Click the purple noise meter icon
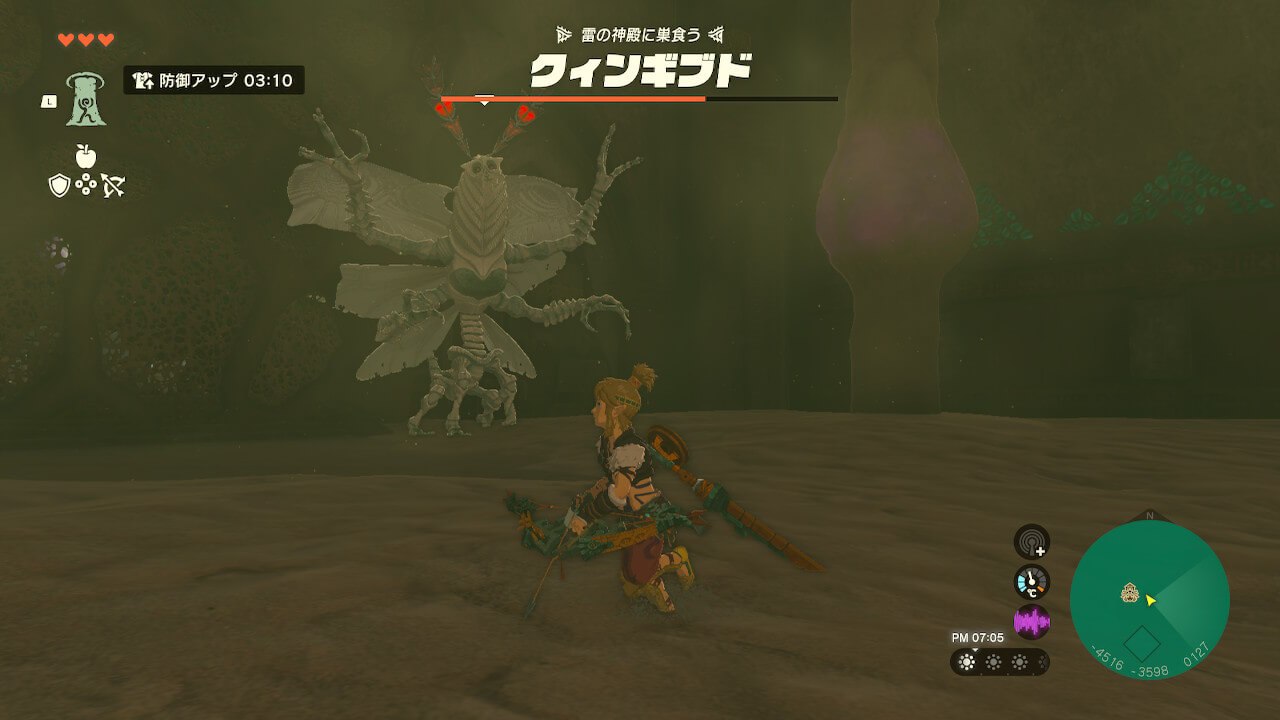Viewport: 1280px width, 720px height. 1031,622
